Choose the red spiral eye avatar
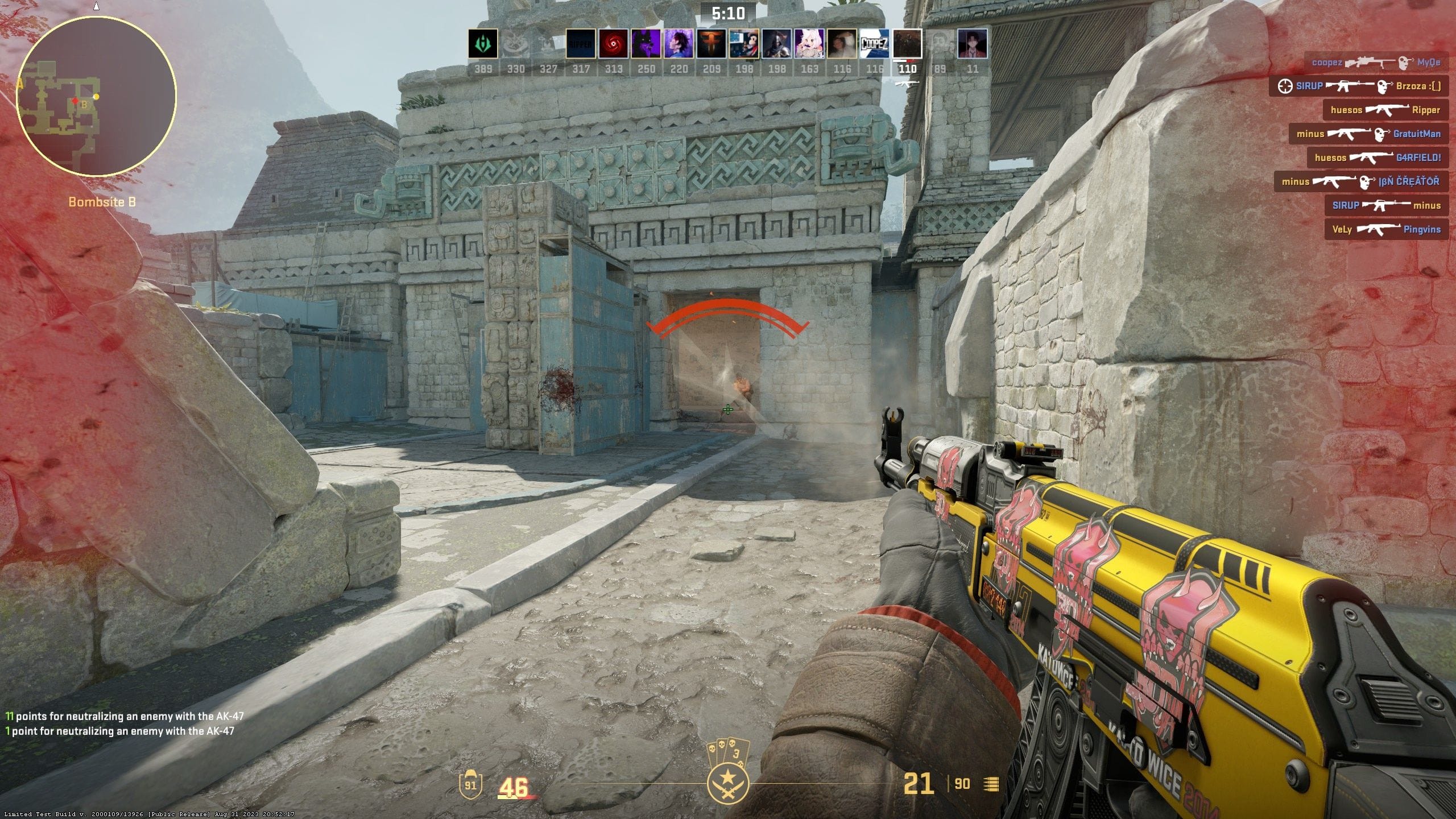This screenshot has width=1456, height=819. click(x=614, y=44)
